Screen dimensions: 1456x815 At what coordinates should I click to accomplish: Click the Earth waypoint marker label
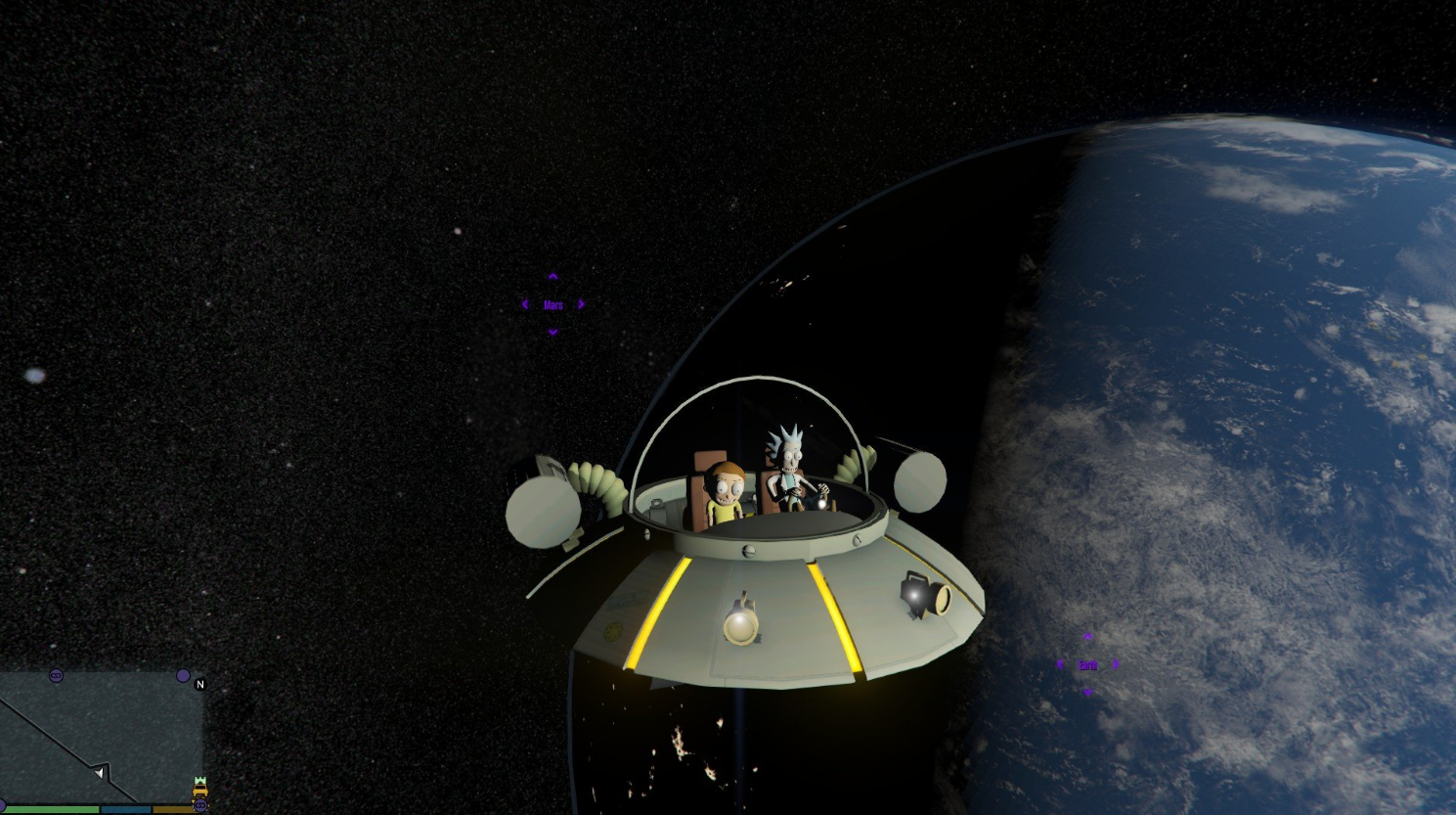coord(1087,664)
